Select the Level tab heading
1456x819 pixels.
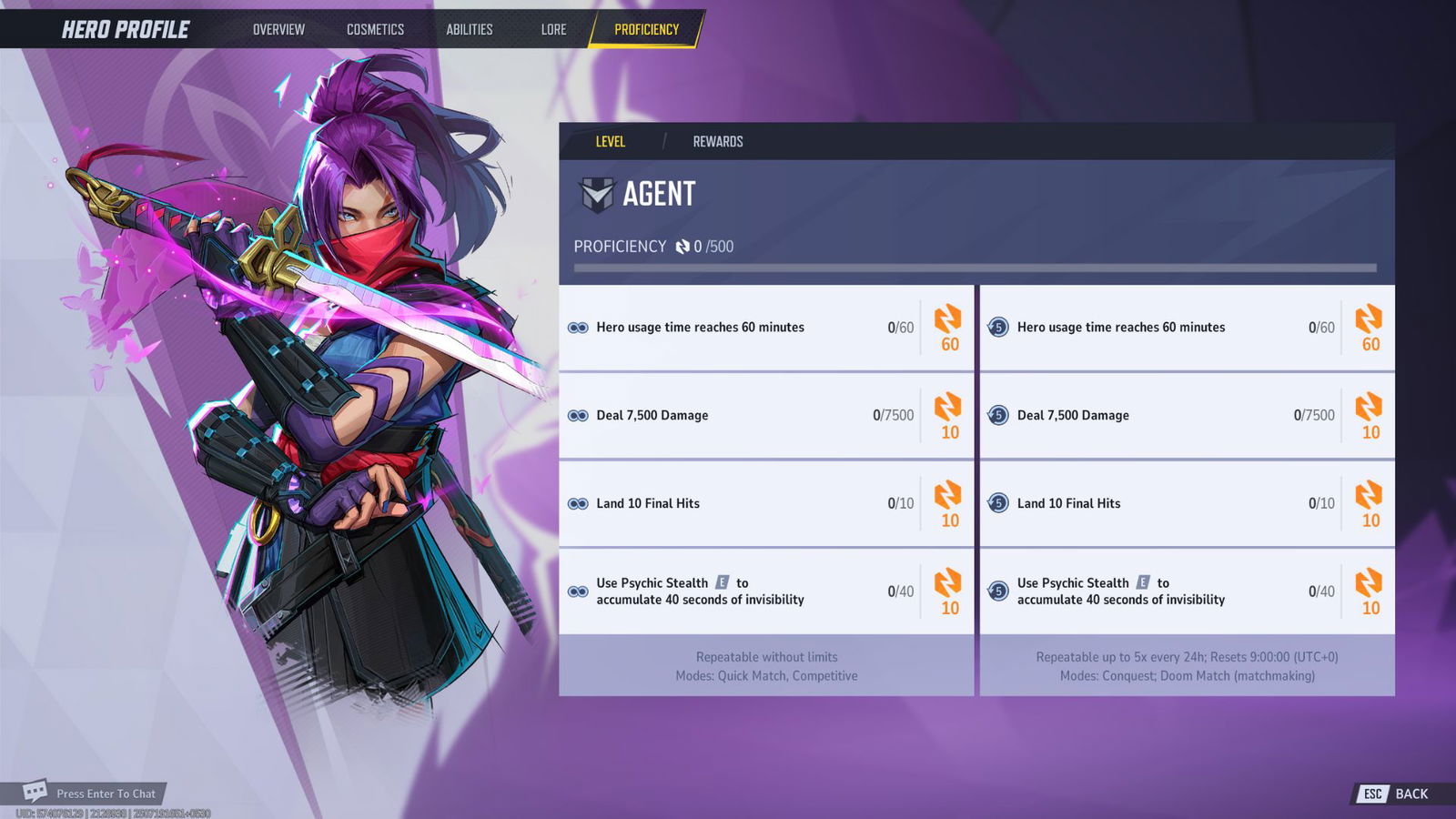[x=611, y=141]
